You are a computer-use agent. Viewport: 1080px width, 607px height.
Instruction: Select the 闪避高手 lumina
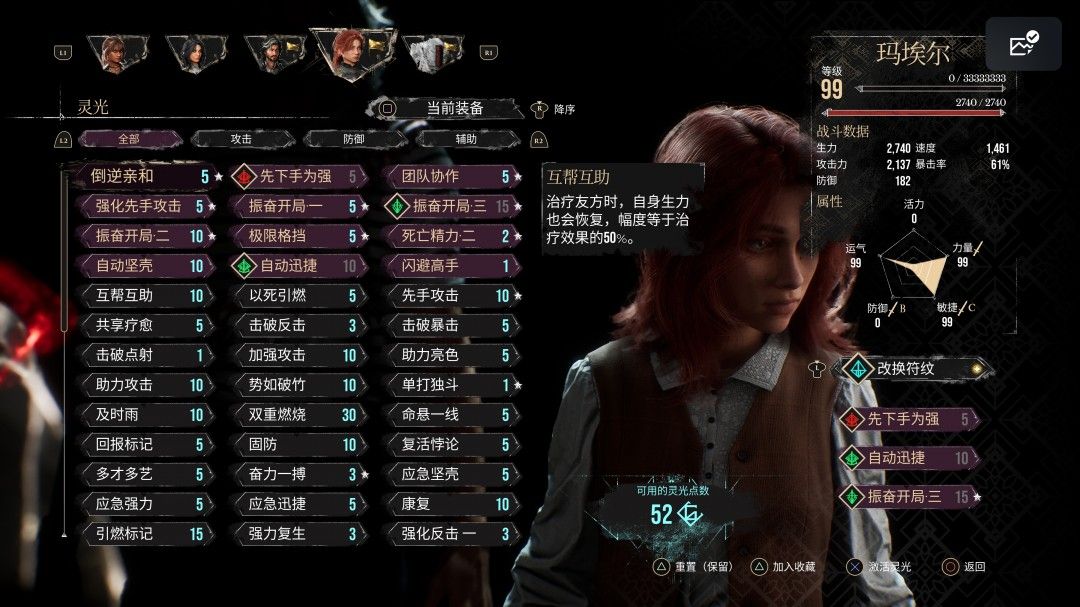click(x=449, y=266)
